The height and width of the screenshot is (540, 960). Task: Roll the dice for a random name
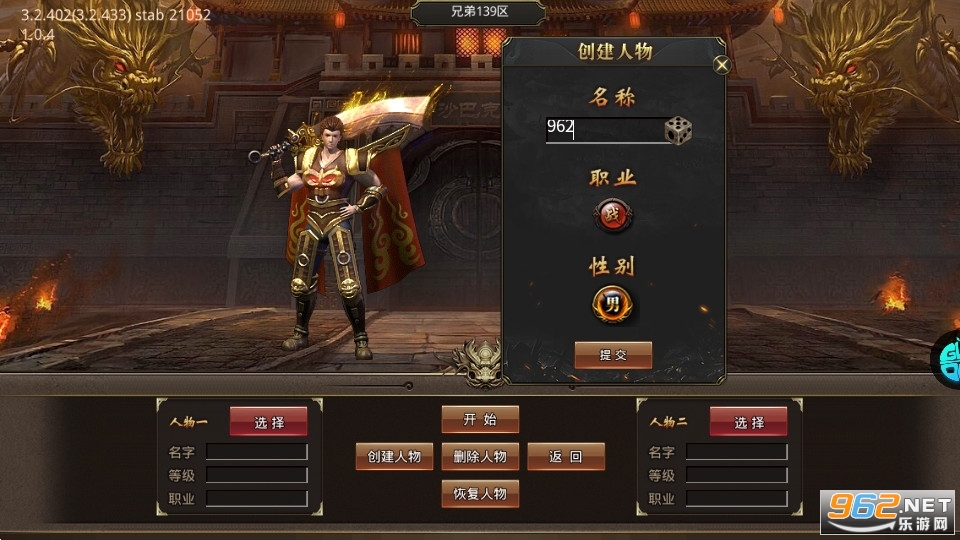point(679,130)
